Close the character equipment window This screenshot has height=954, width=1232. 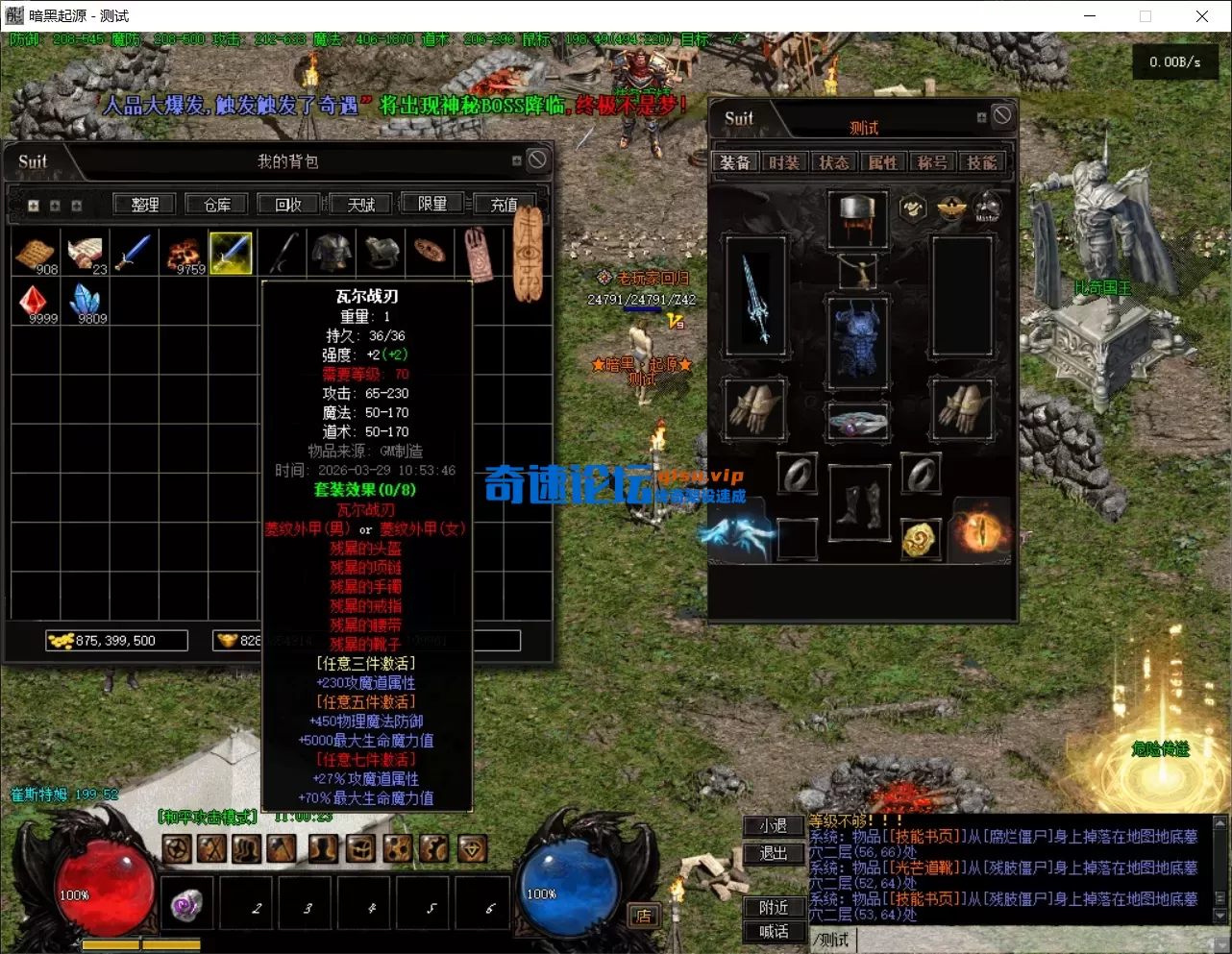(x=1002, y=115)
